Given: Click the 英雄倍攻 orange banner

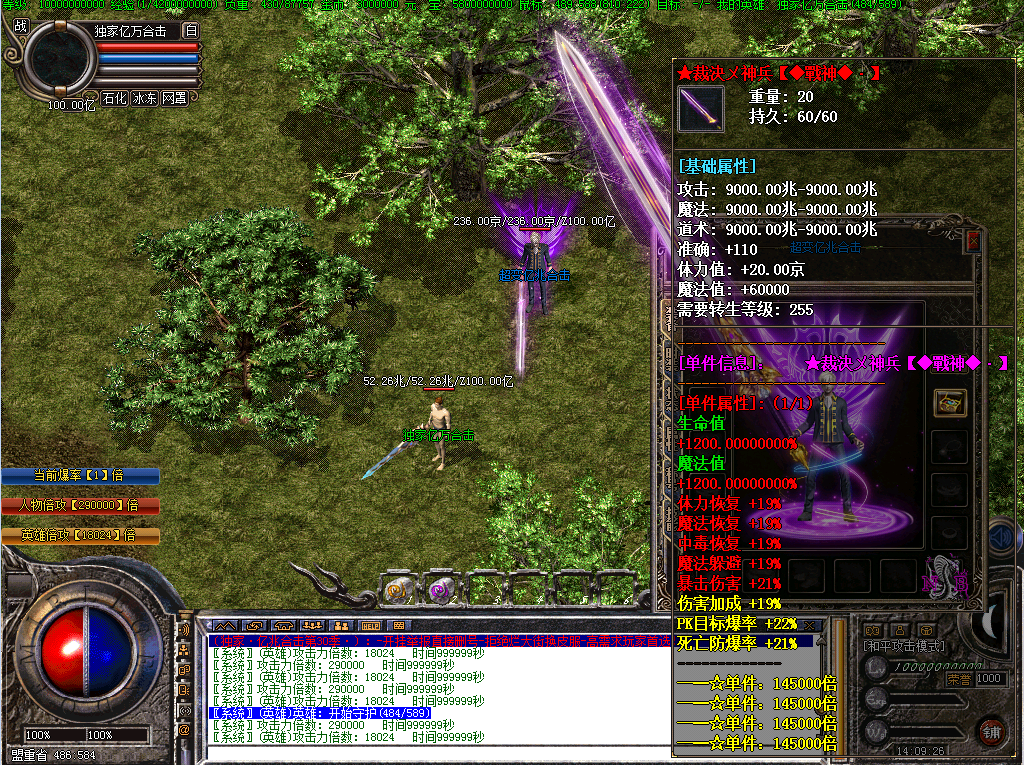Looking at the screenshot, I should pos(80,536).
